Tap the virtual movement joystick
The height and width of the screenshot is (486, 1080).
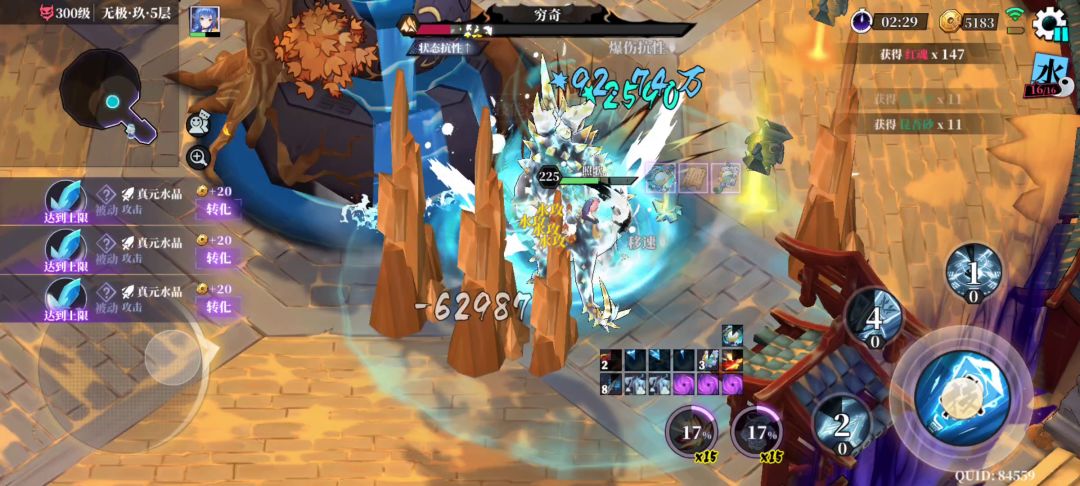pos(172,357)
